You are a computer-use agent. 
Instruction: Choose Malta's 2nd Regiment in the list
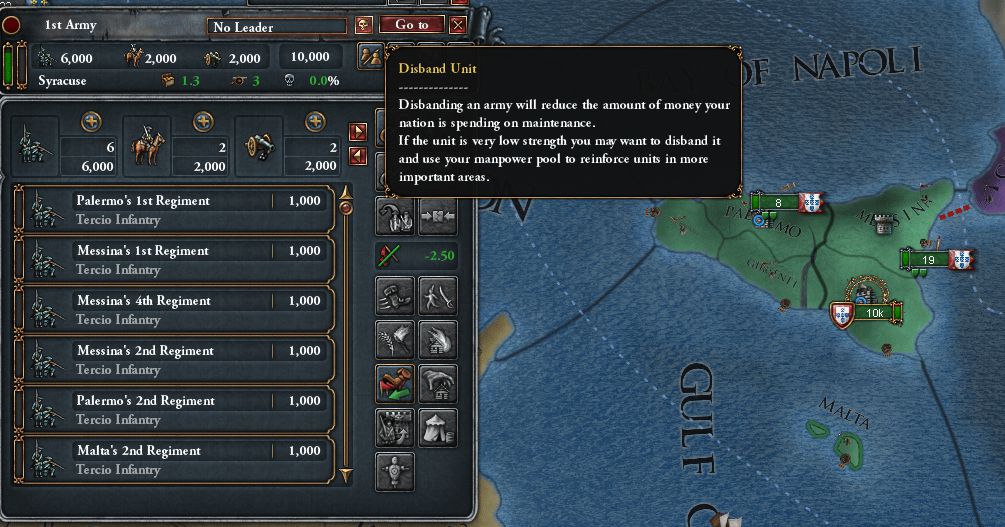175,459
